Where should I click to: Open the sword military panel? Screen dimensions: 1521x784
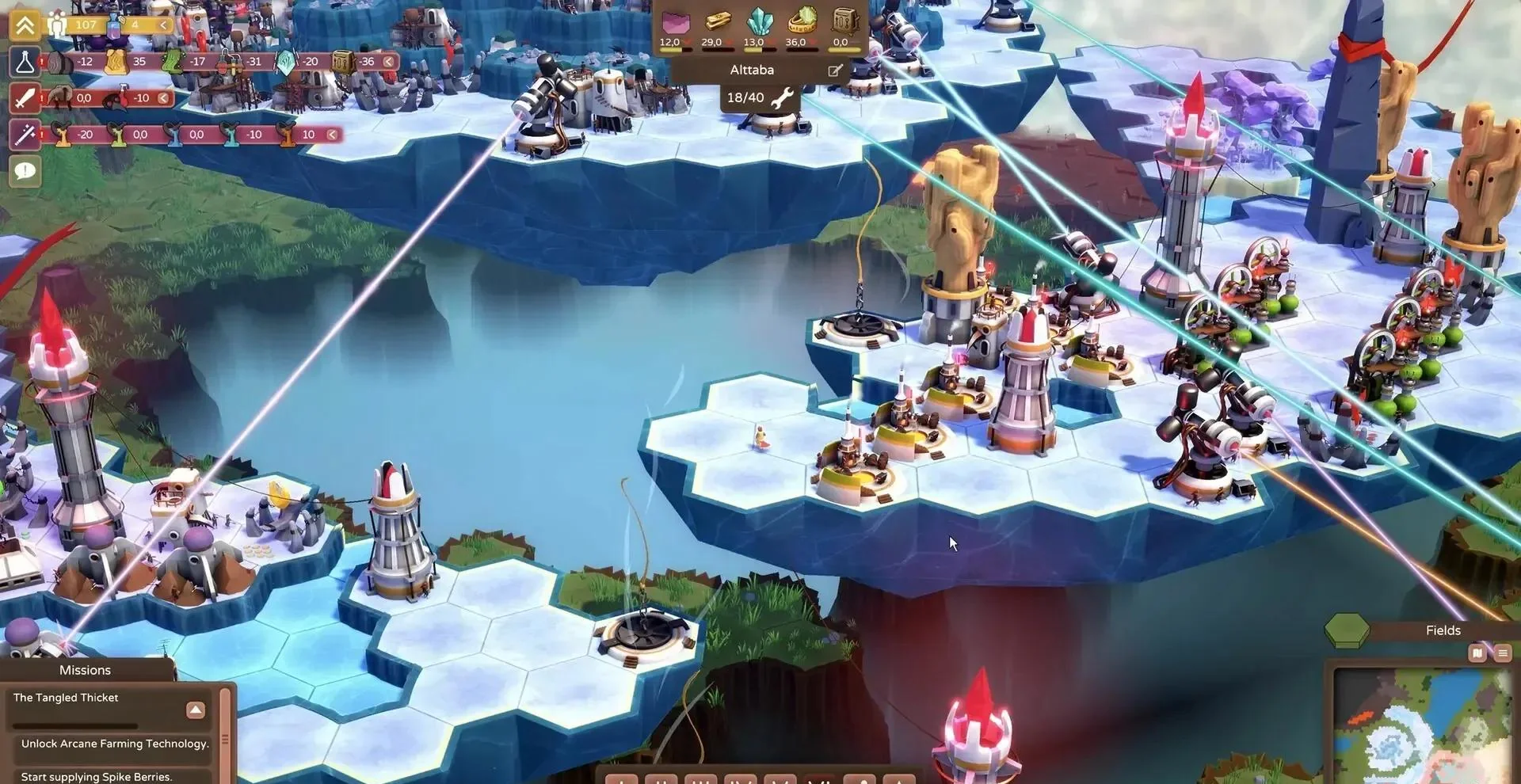pyautogui.click(x=25, y=98)
